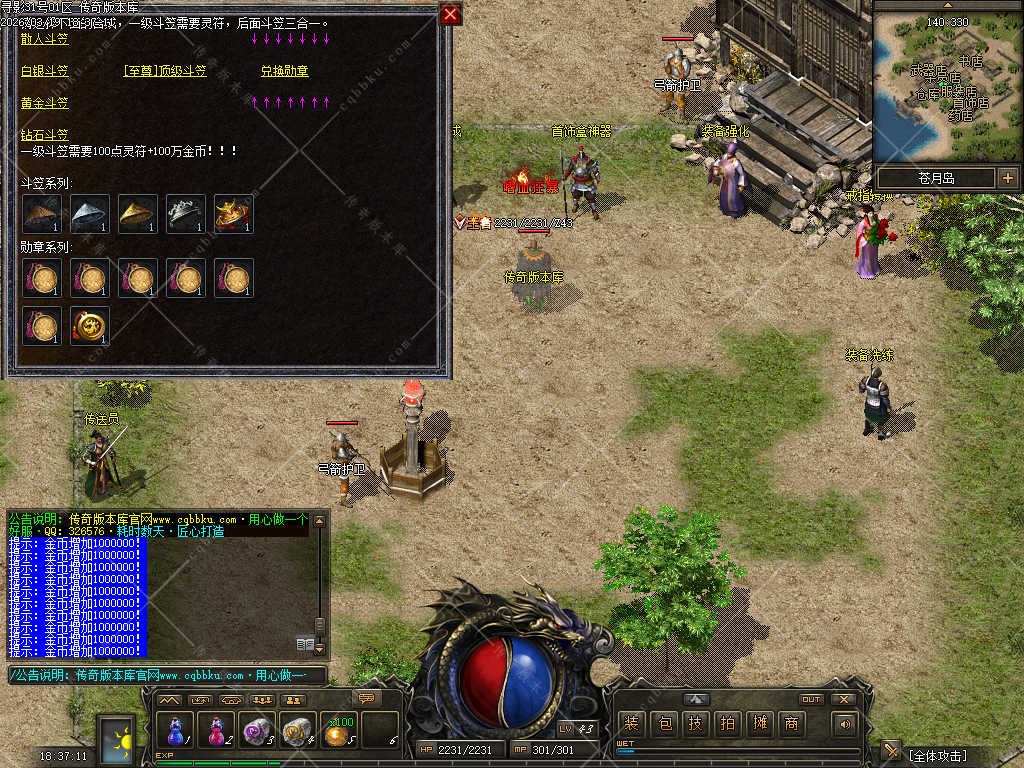Click the chat log scroll-up arrow
Screen dimensions: 1024x768
coord(319,520)
